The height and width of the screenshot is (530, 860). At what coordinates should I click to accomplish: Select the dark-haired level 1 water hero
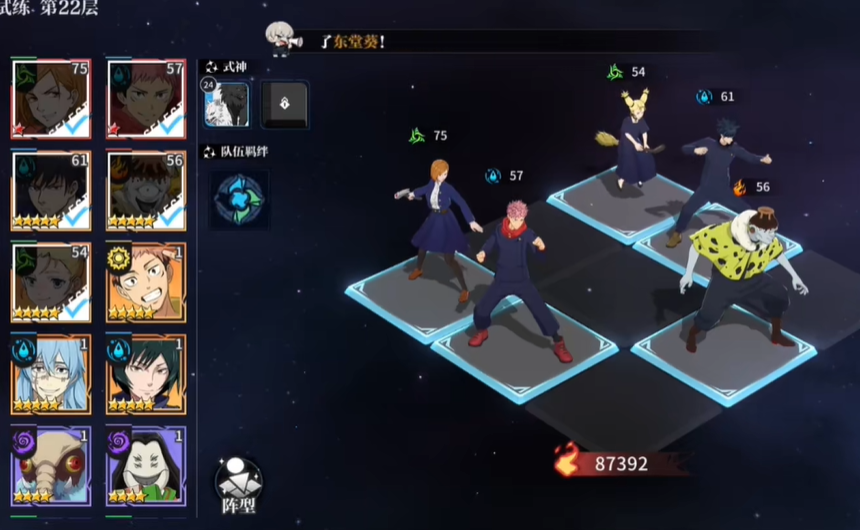[x=146, y=375]
